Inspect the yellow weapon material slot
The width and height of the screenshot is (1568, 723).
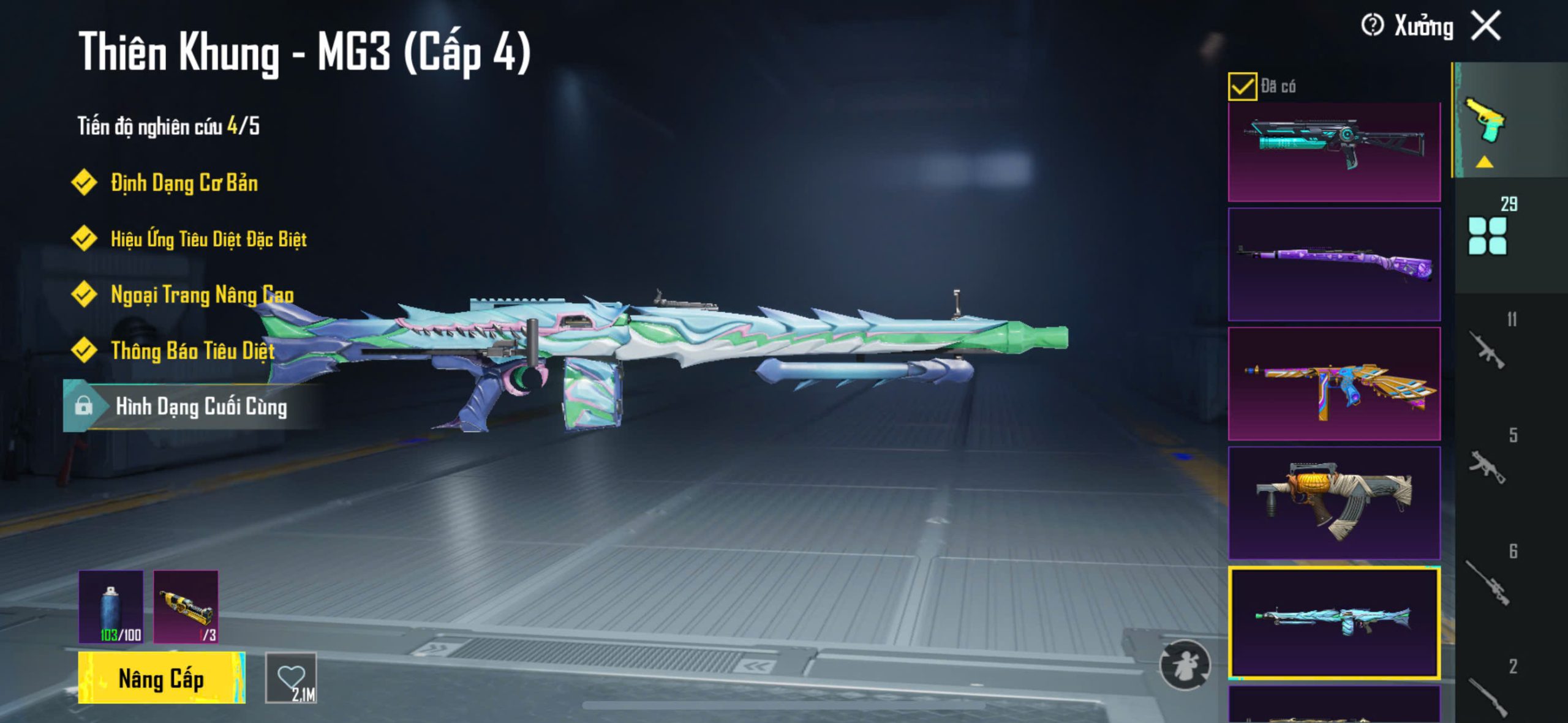coord(186,607)
